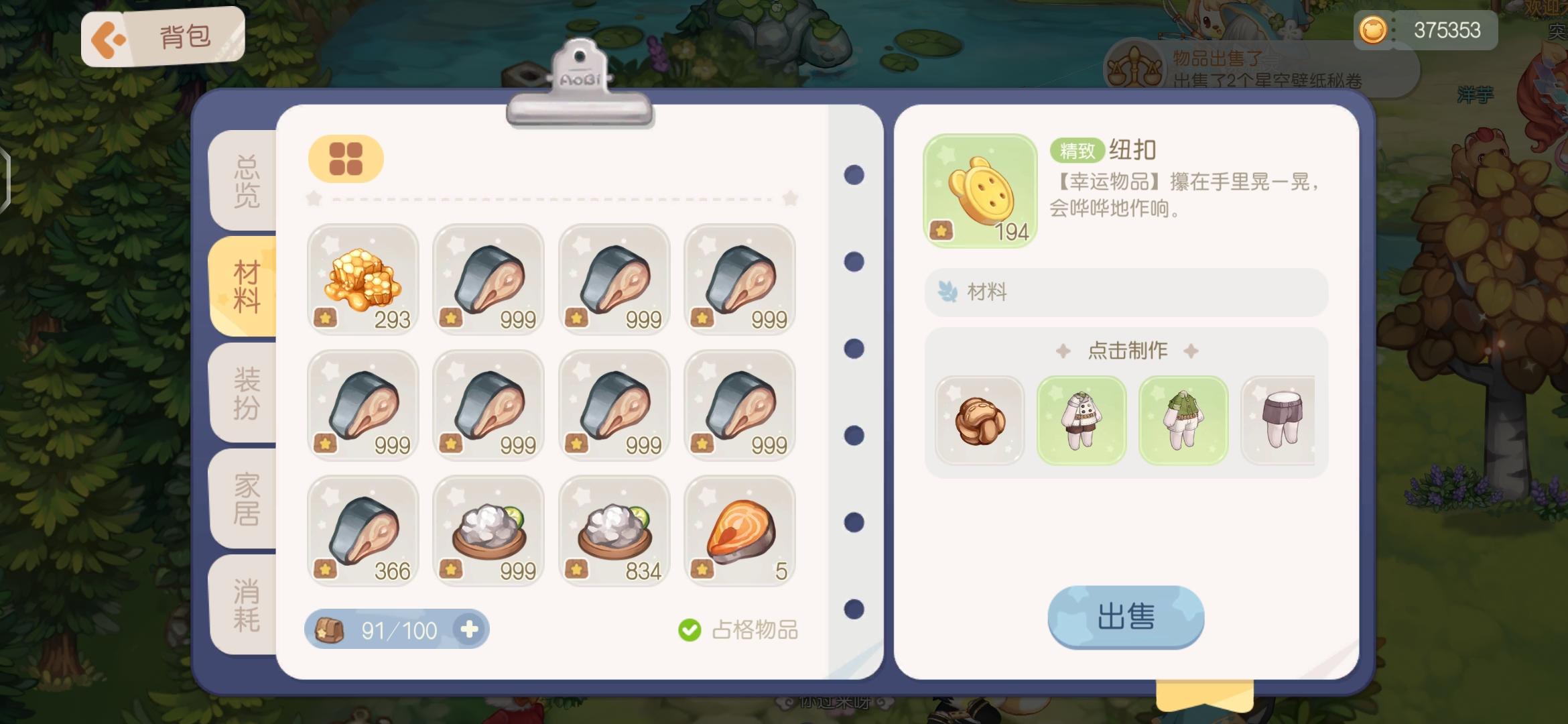Open the first fish fillet stack of 999
The width and height of the screenshot is (1568, 724).
click(488, 280)
